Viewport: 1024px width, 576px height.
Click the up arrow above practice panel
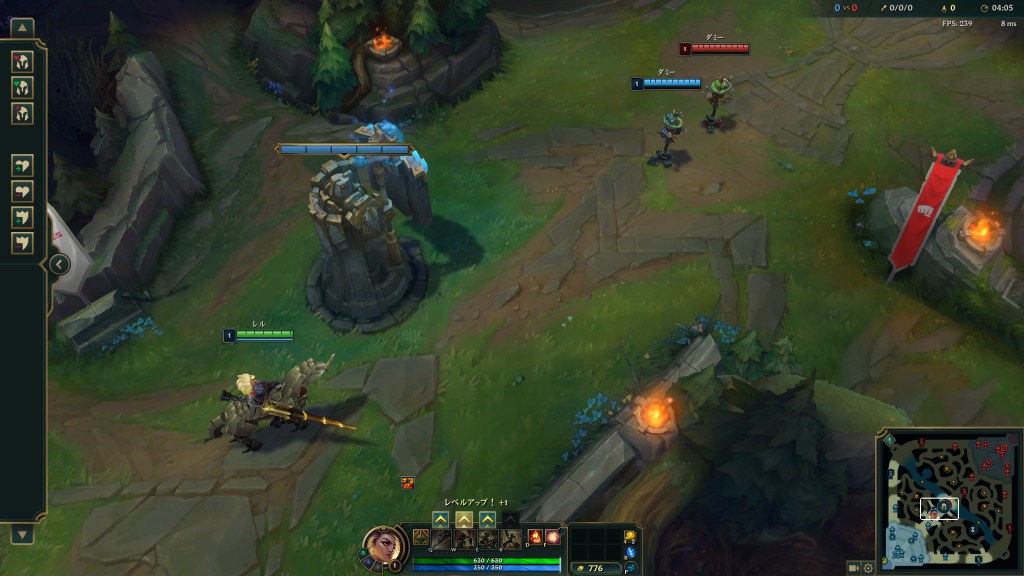point(22,27)
